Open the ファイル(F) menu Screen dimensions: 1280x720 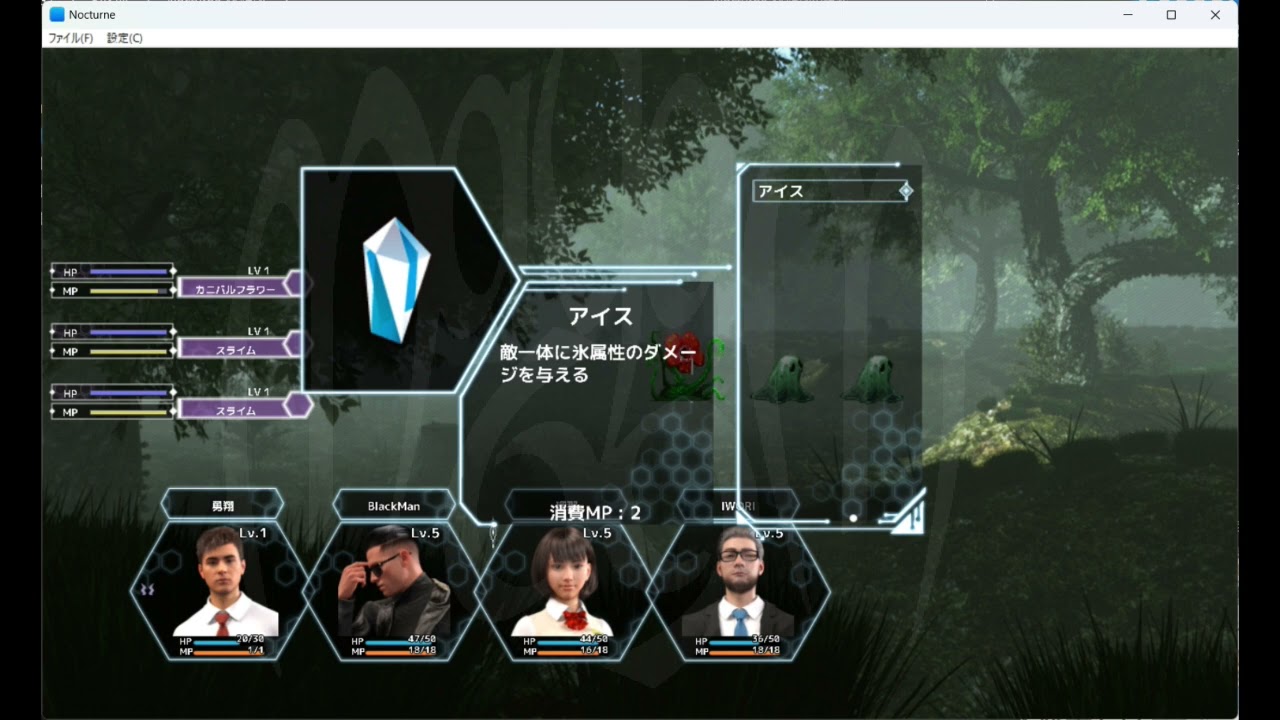pos(71,38)
